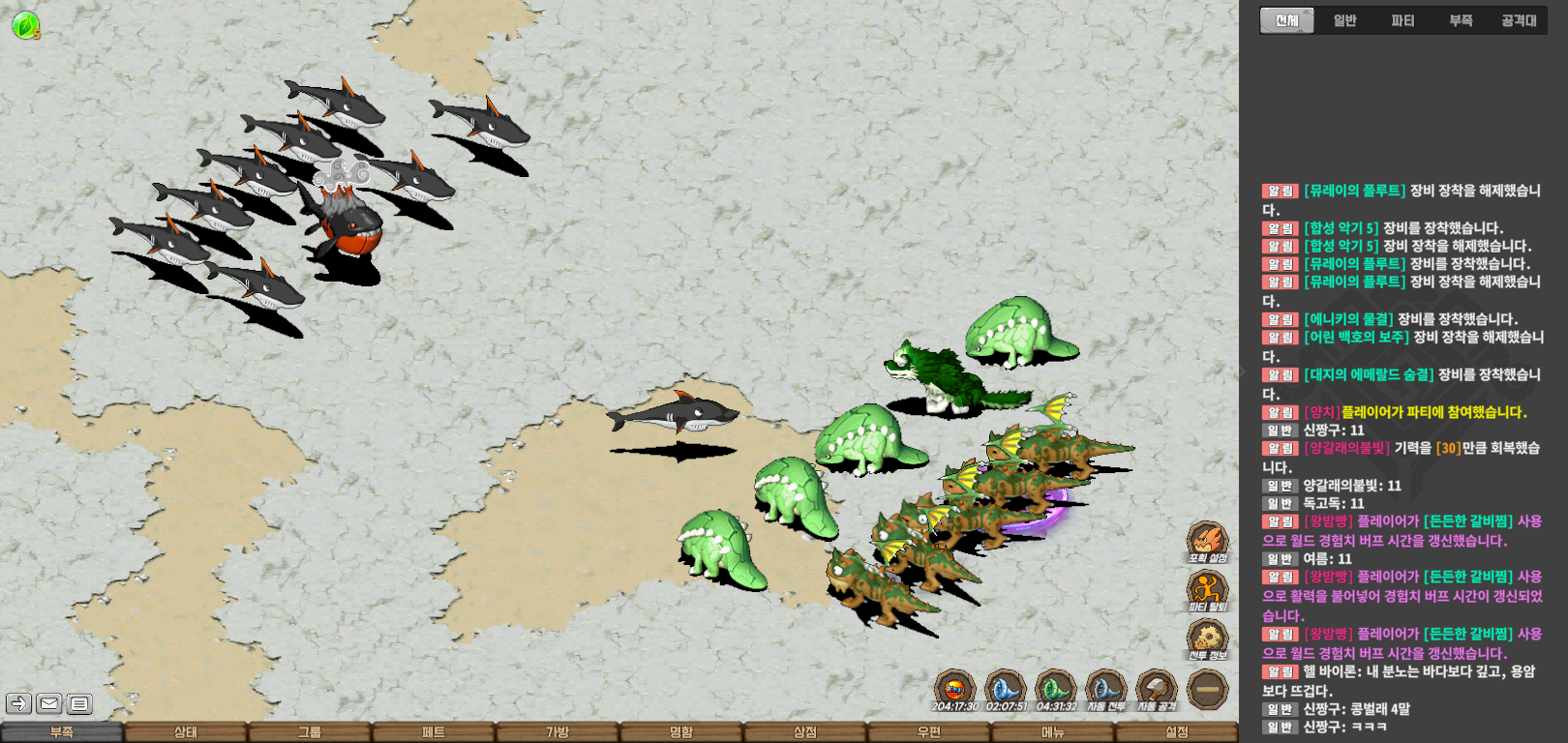Open the 메뉴 button
Screen dimensions: 1568x743
point(1052,732)
